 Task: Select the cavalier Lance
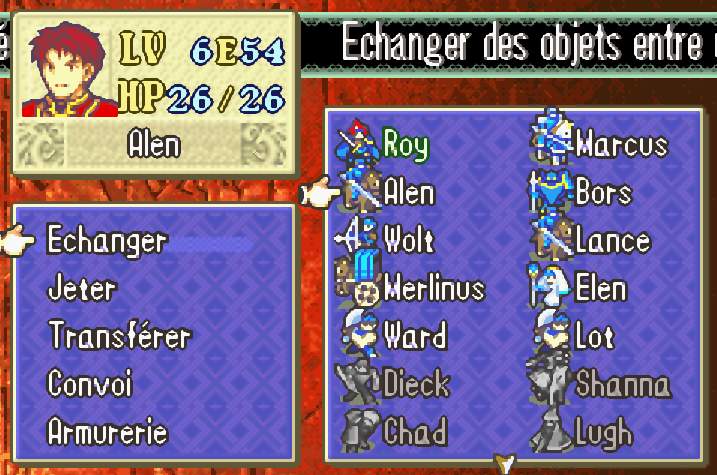pyautogui.click(x=612, y=240)
